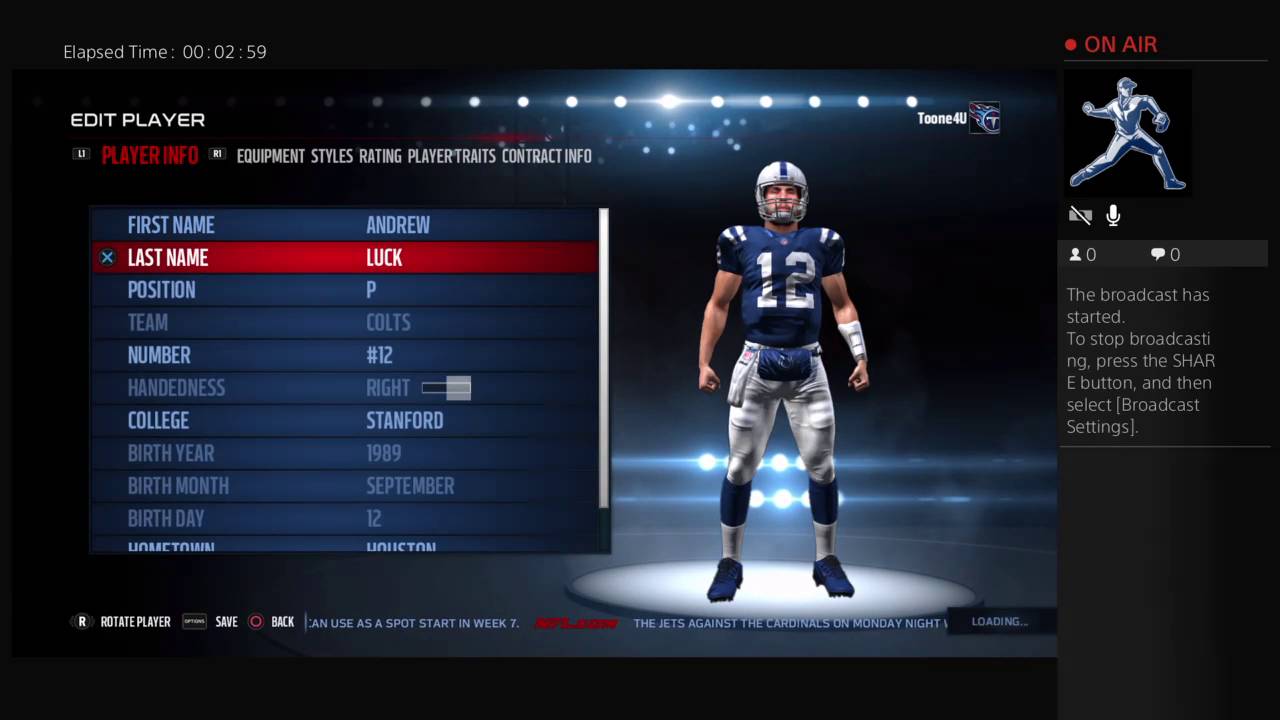Switch Birth Month from September
The width and height of the screenshot is (1280, 720).
click(410, 486)
